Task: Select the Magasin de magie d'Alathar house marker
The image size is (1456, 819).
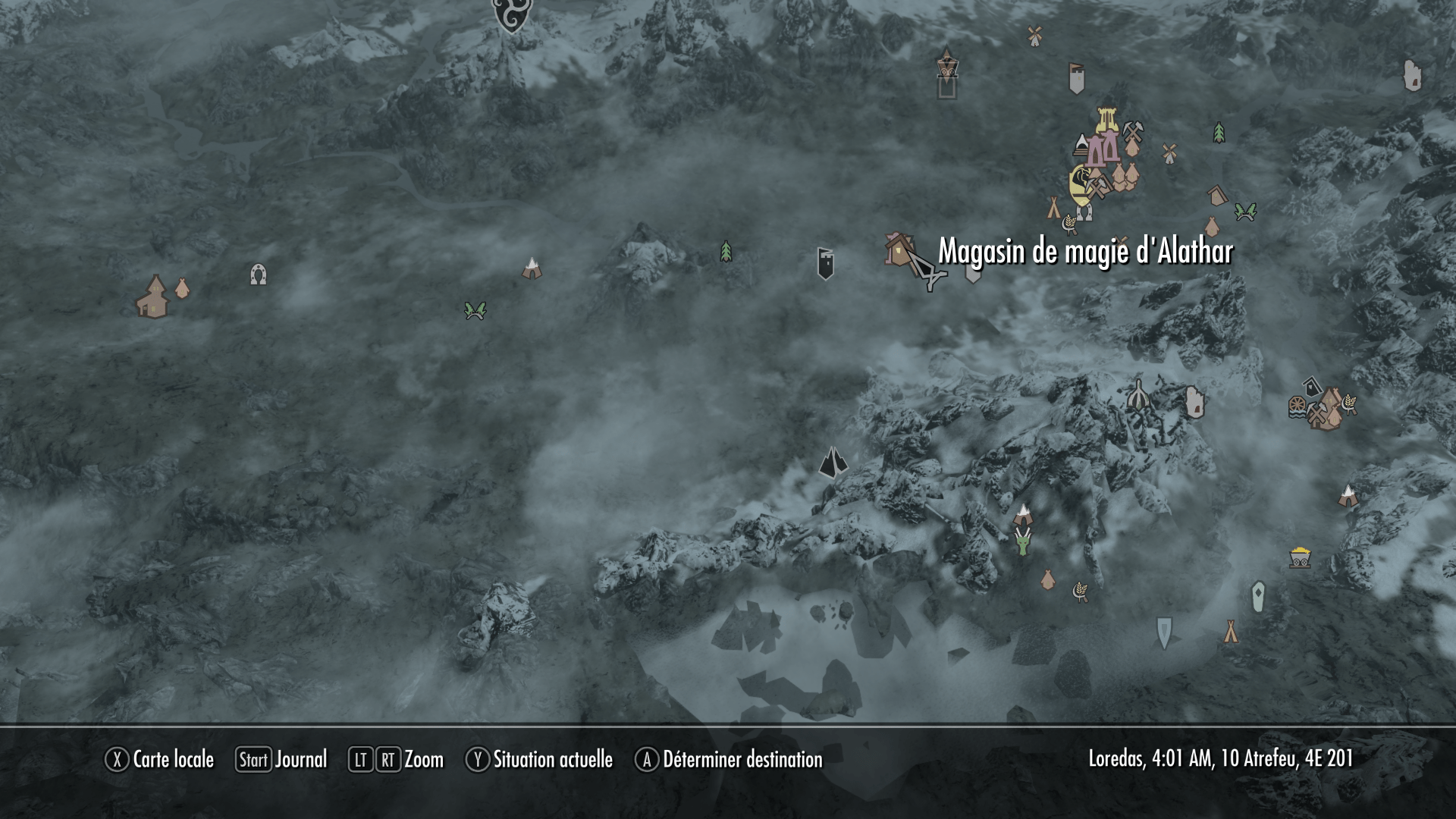Action: [899, 249]
